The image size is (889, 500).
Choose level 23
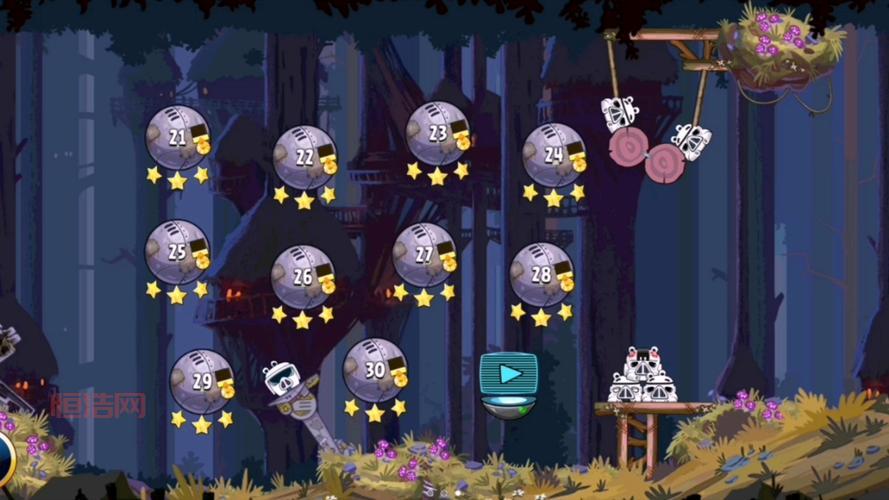click(437, 134)
